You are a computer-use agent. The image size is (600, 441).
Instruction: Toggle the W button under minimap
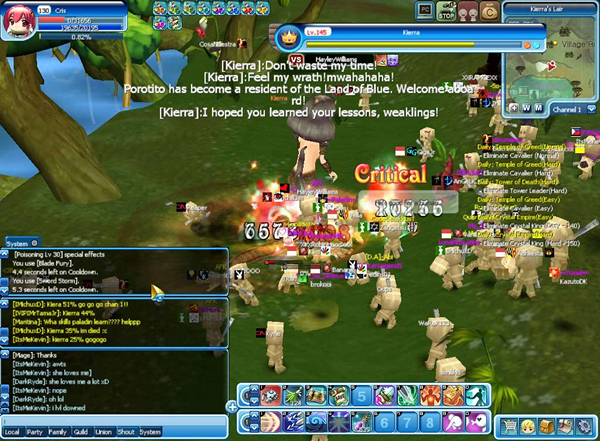(526, 107)
